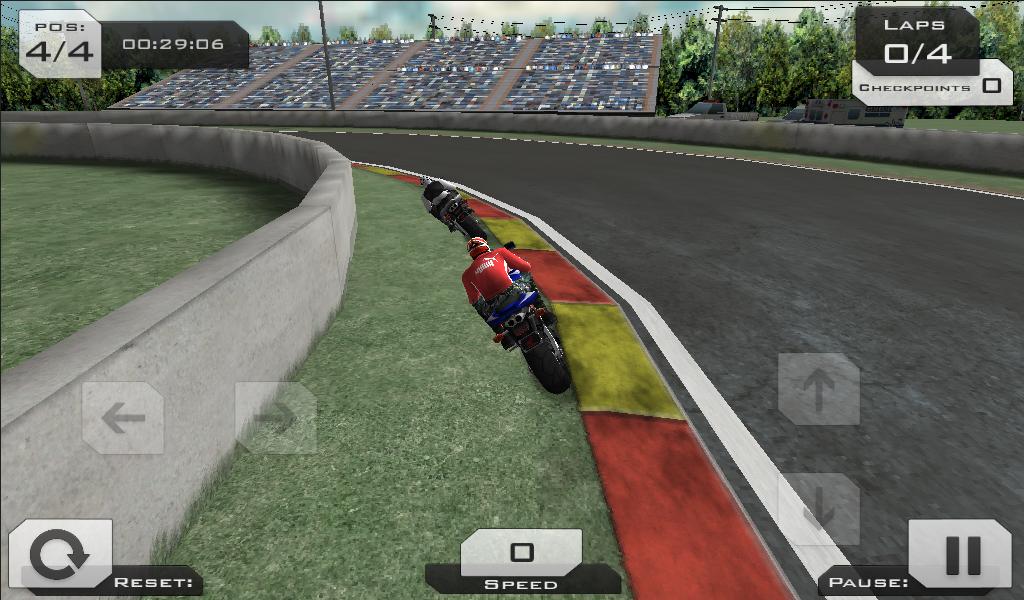
Task: Steer left with the left arrow button
Action: click(123, 418)
